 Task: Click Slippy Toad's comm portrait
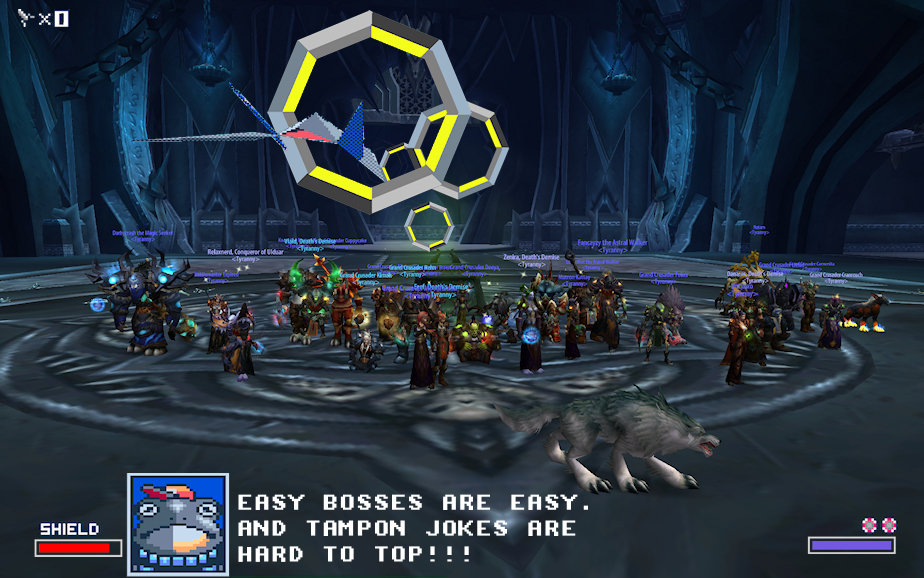click(178, 524)
